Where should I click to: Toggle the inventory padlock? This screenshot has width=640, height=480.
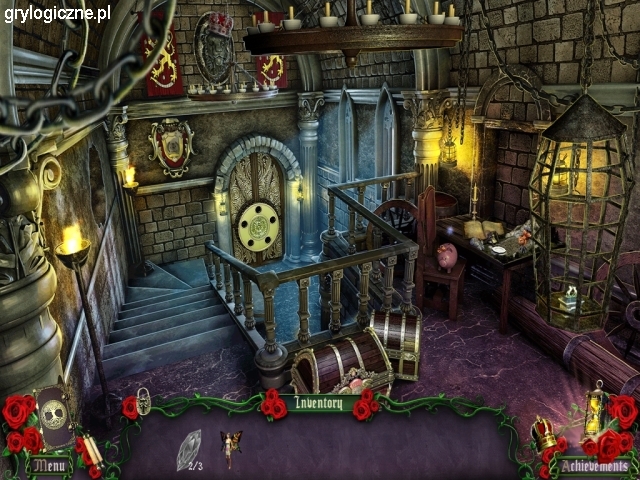(145, 402)
